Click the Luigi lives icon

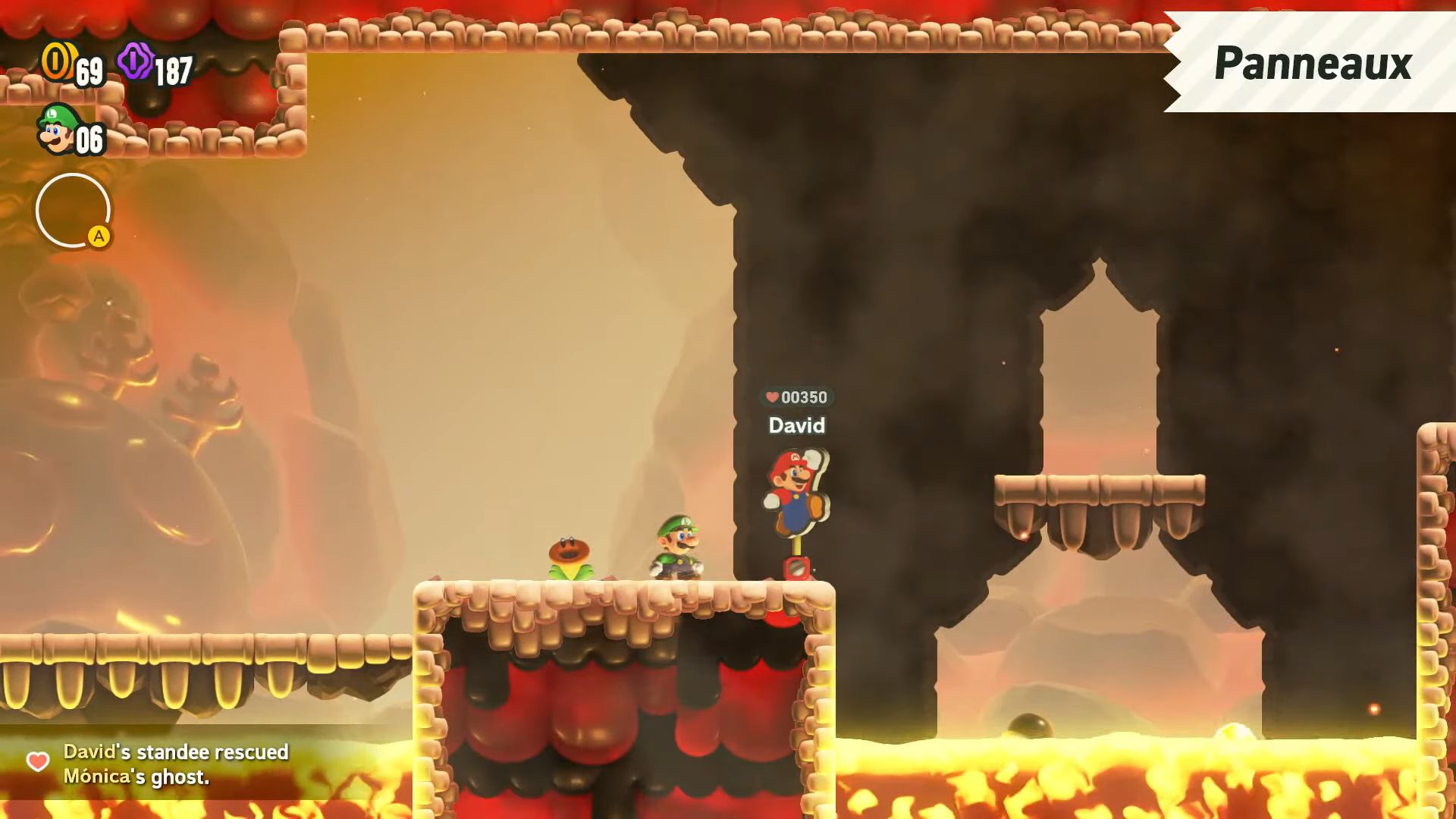58,129
